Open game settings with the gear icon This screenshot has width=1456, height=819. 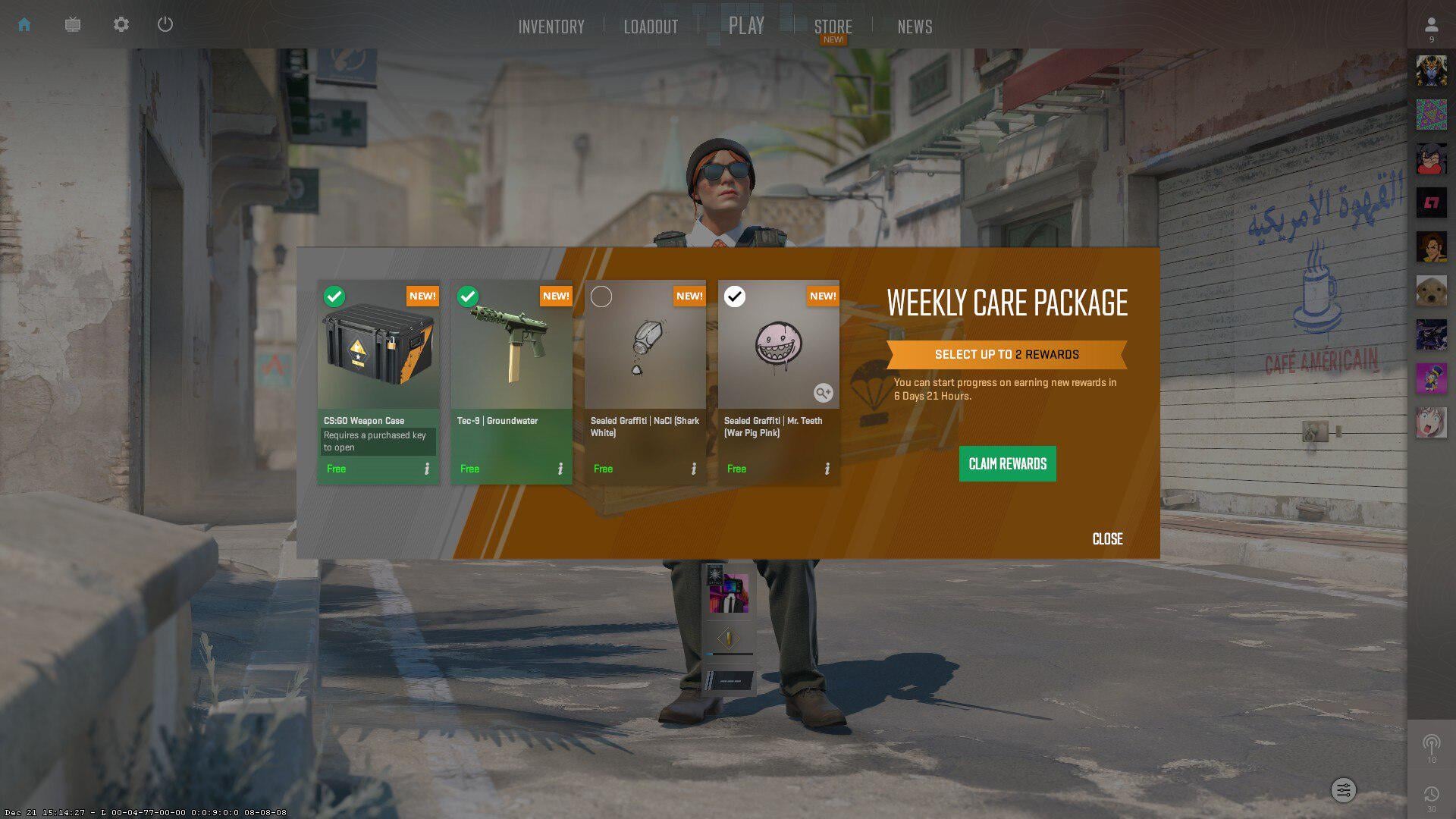click(x=121, y=25)
